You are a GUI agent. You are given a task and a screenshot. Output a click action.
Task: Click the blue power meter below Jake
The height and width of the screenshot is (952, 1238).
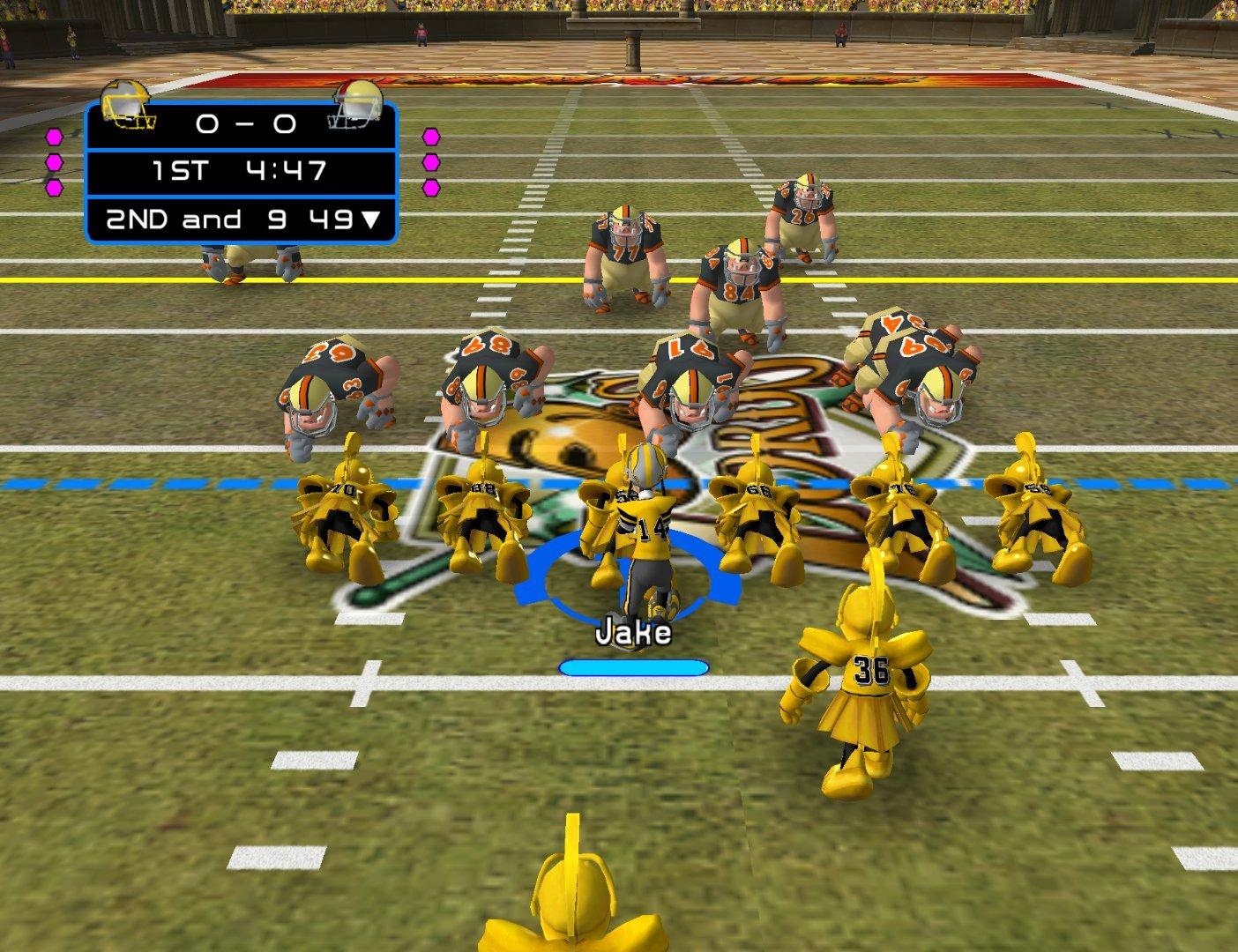(633, 667)
